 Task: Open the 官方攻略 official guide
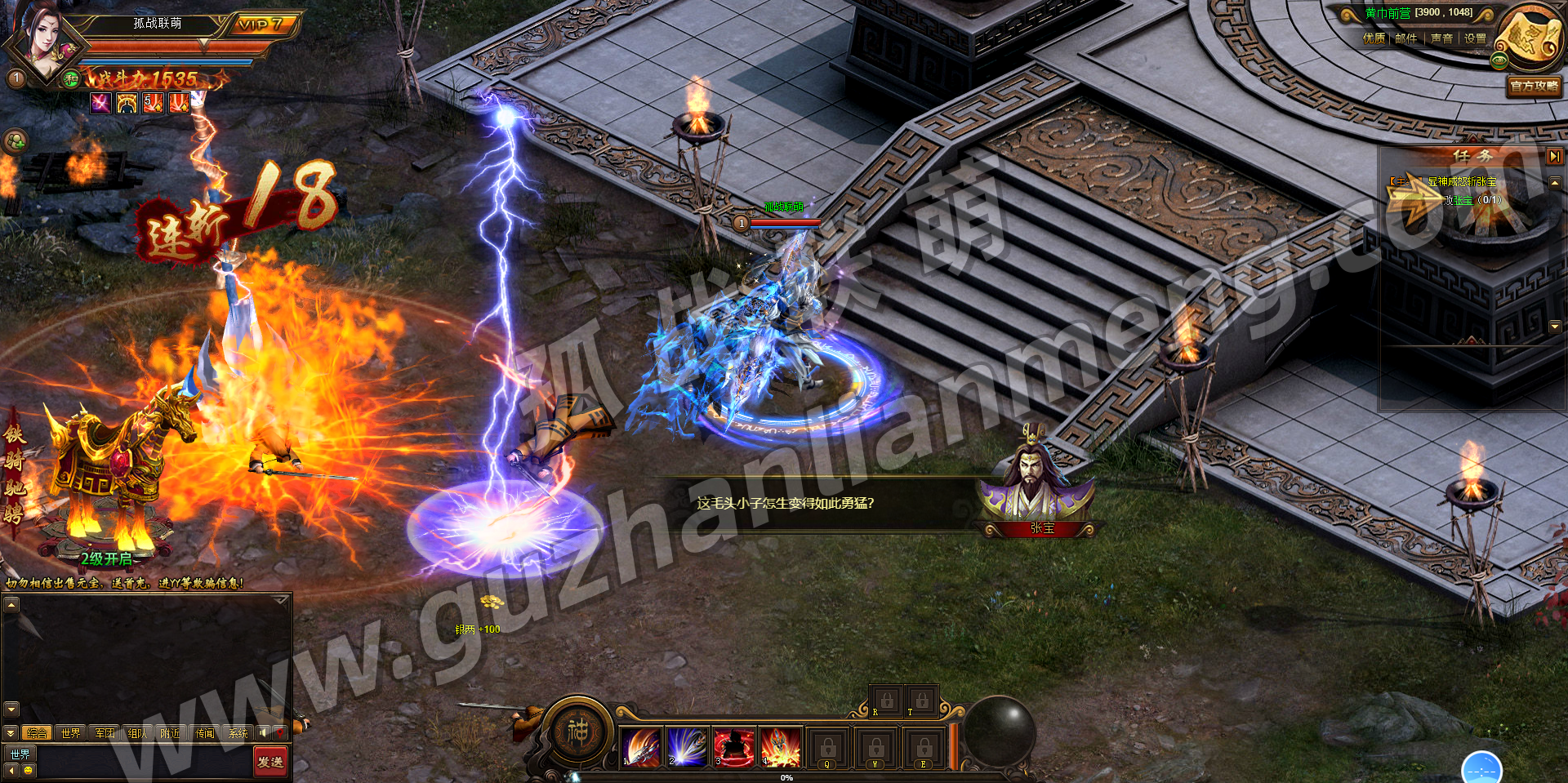[1534, 86]
